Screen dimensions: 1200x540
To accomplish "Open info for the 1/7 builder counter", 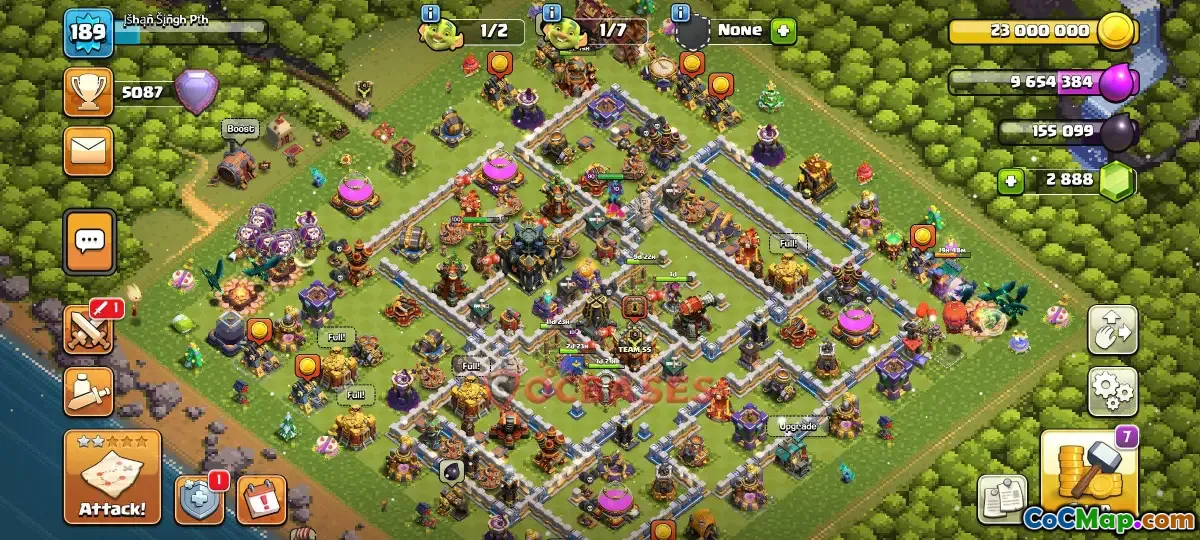I will pyautogui.click(x=549, y=13).
